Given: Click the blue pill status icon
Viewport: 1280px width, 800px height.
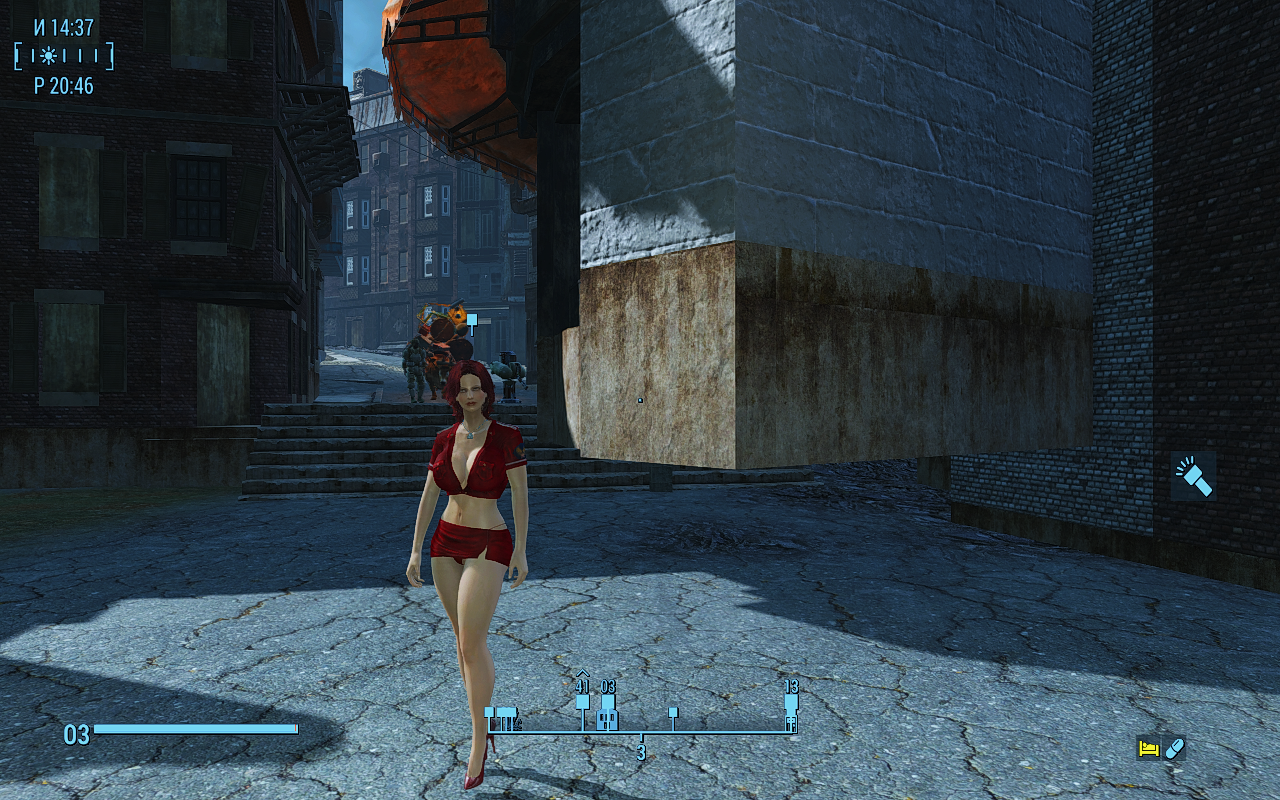Looking at the screenshot, I should (x=1175, y=748).
